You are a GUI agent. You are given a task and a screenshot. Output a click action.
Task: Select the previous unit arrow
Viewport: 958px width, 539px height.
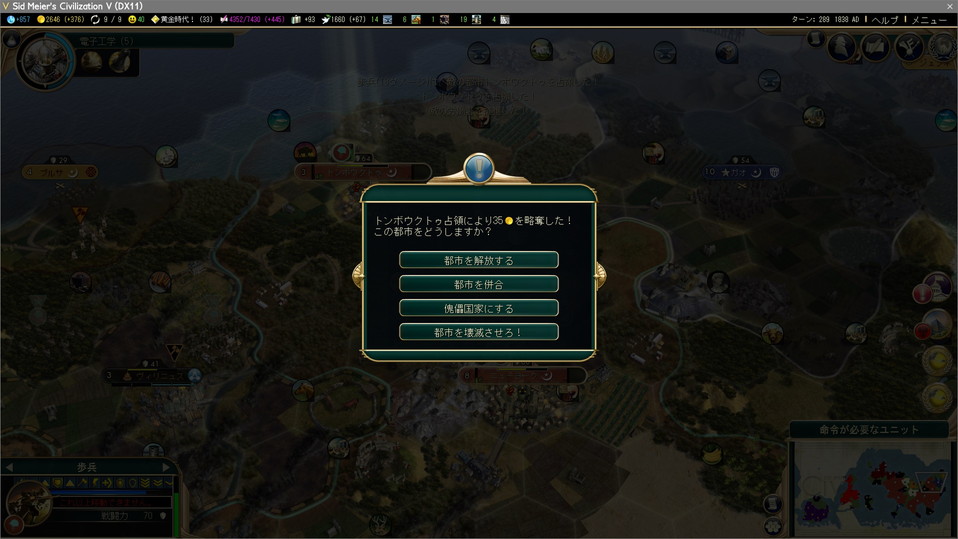[10, 466]
